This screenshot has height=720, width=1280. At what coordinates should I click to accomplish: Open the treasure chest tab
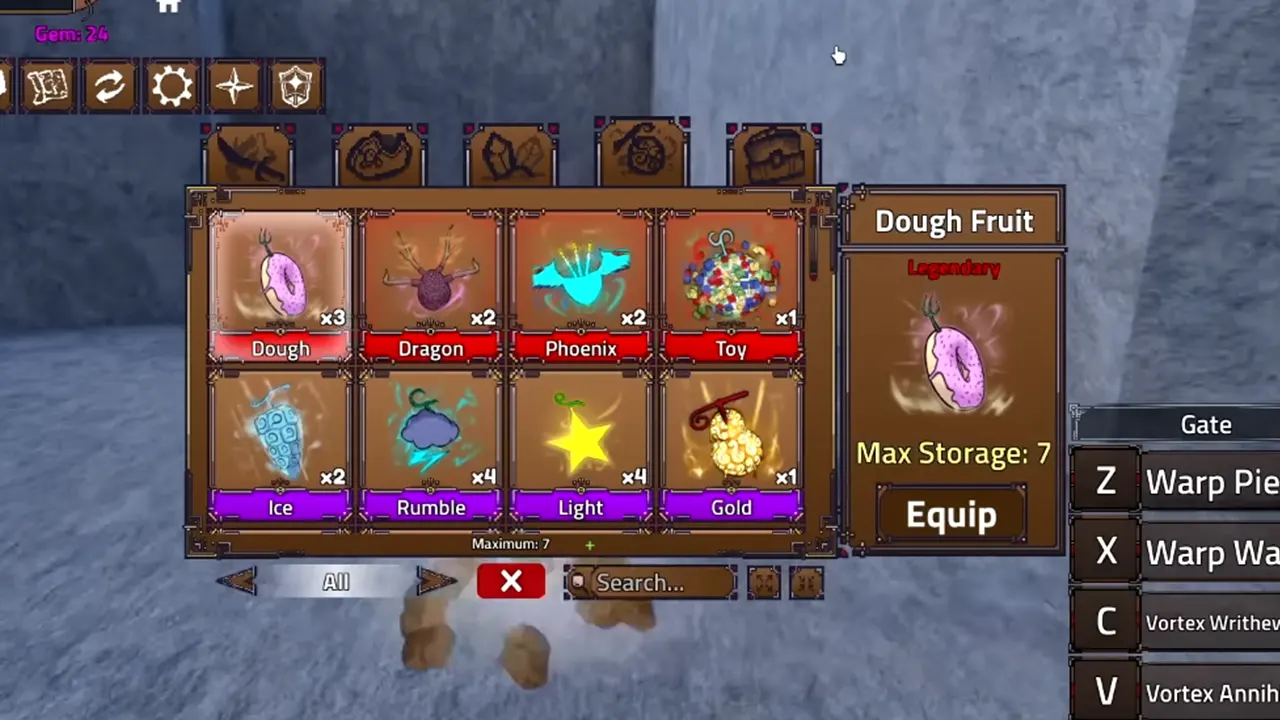coord(775,150)
